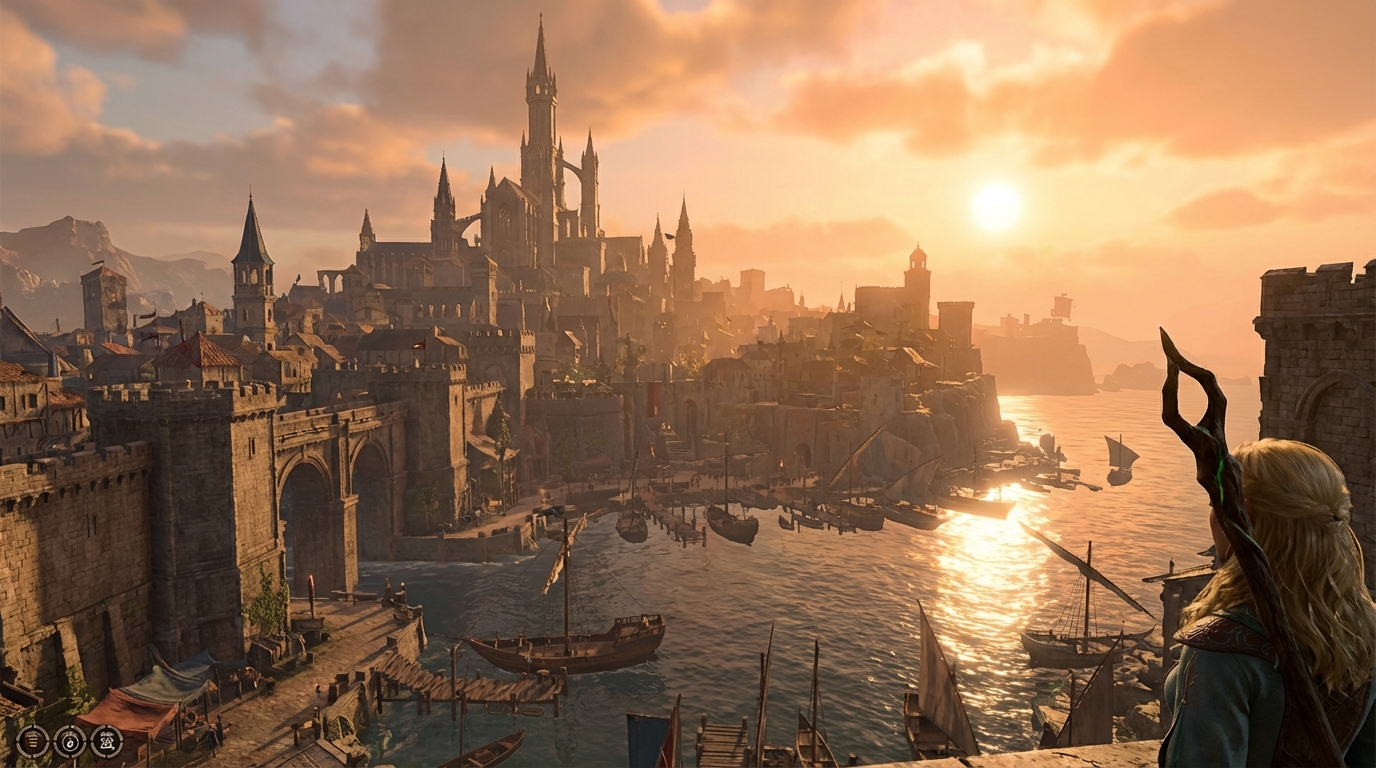The height and width of the screenshot is (768, 1376).
Task: Open the stacked-lines menu icon
Action: click(x=32, y=741)
